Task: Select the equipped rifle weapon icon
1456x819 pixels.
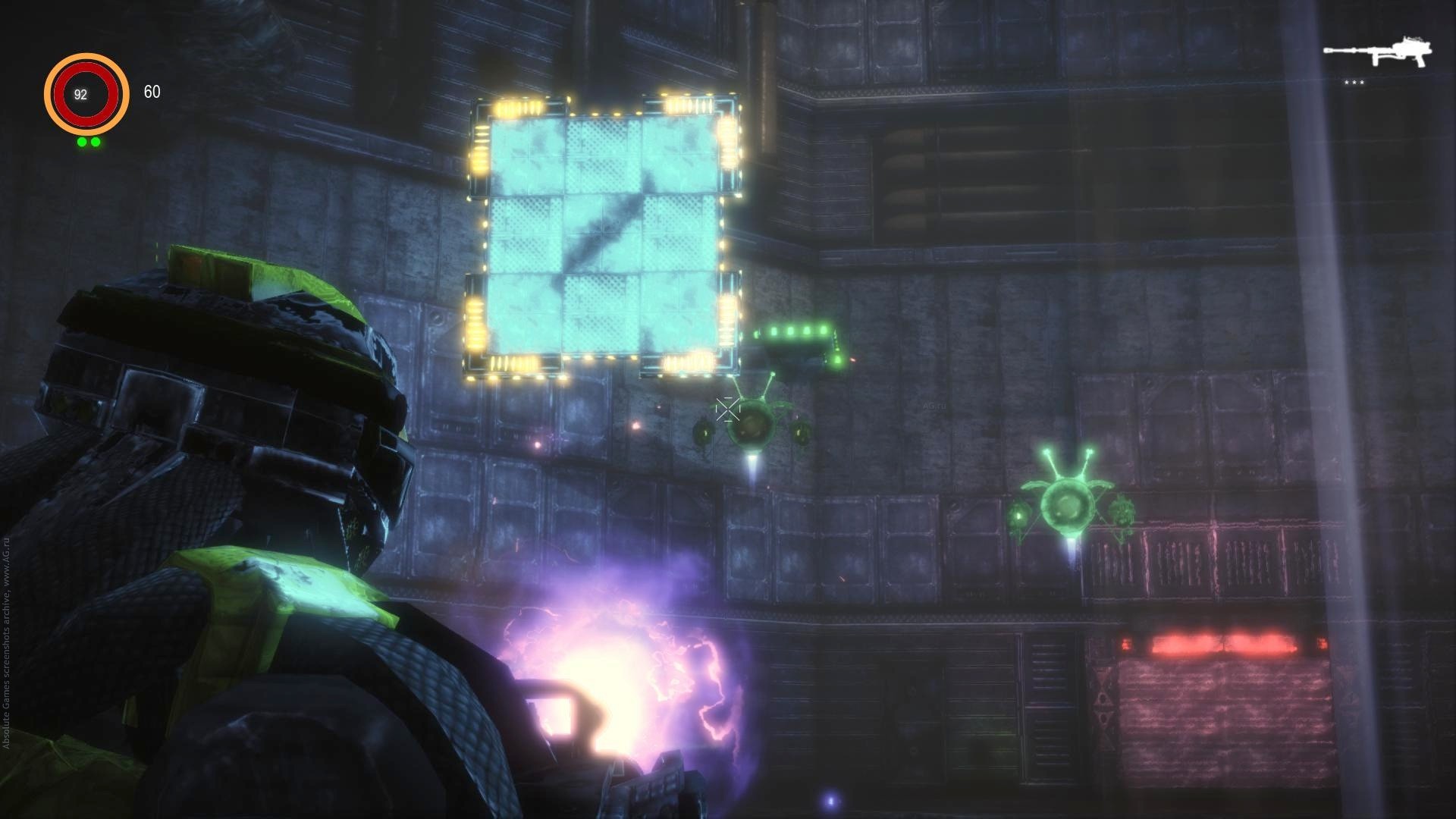Action: click(x=1377, y=52)
